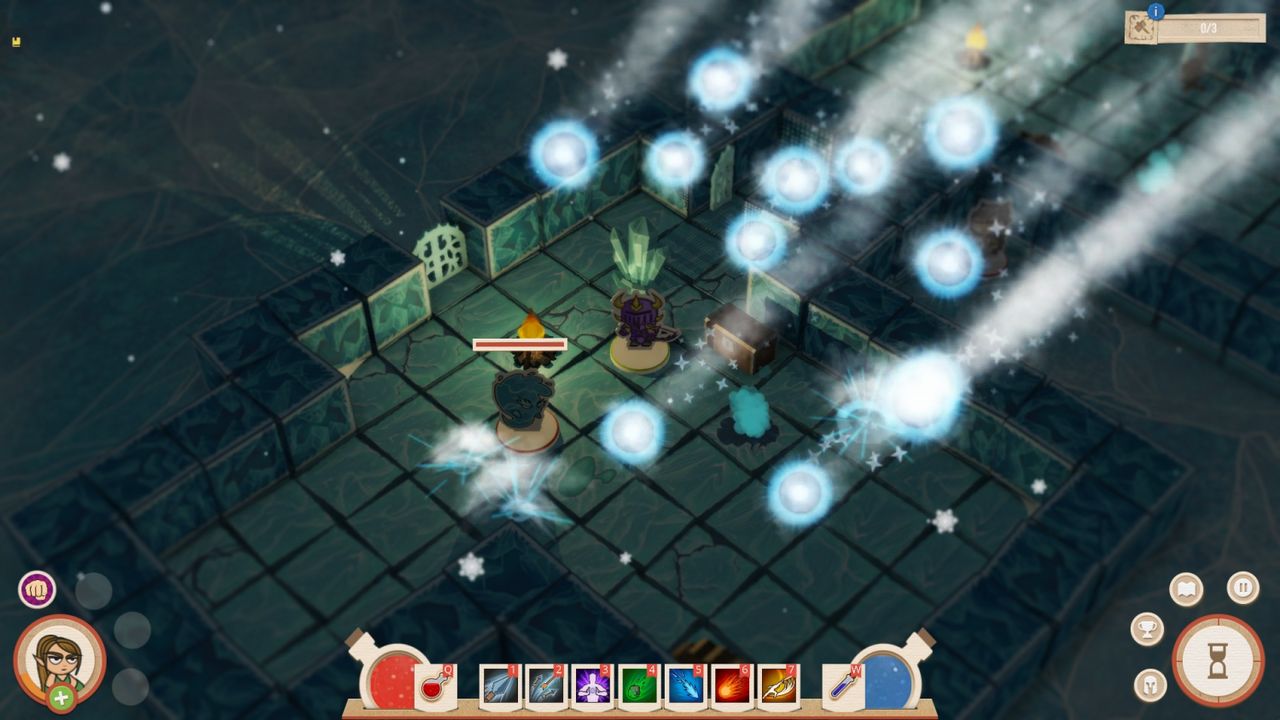Image resolution: width=1280 pixels, height=720 pixels.
Task: Select the multi-shot arrows skill in slot 2
Action: (x=546, y=686)
